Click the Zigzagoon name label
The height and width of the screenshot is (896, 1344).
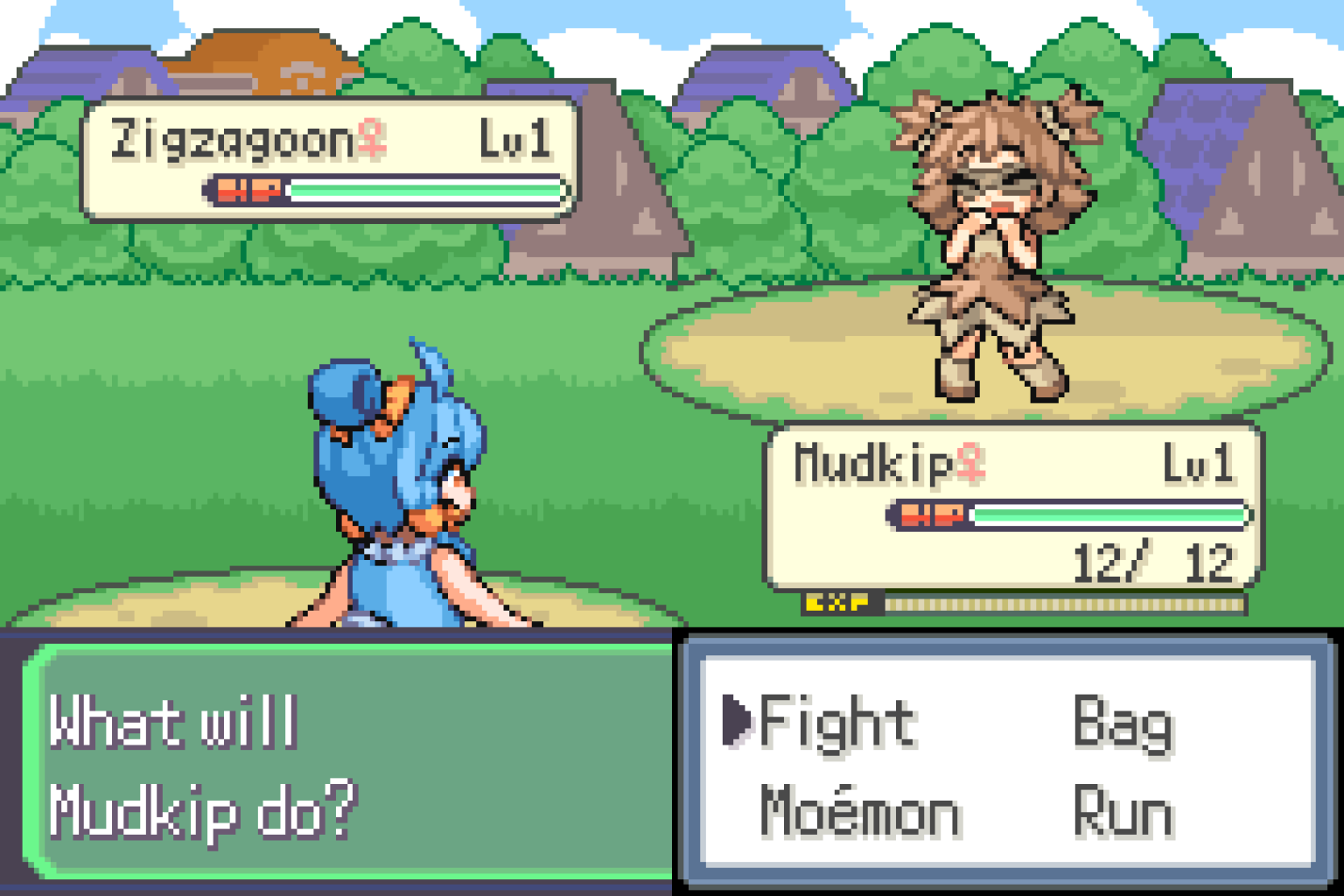(x=232, y=136)
